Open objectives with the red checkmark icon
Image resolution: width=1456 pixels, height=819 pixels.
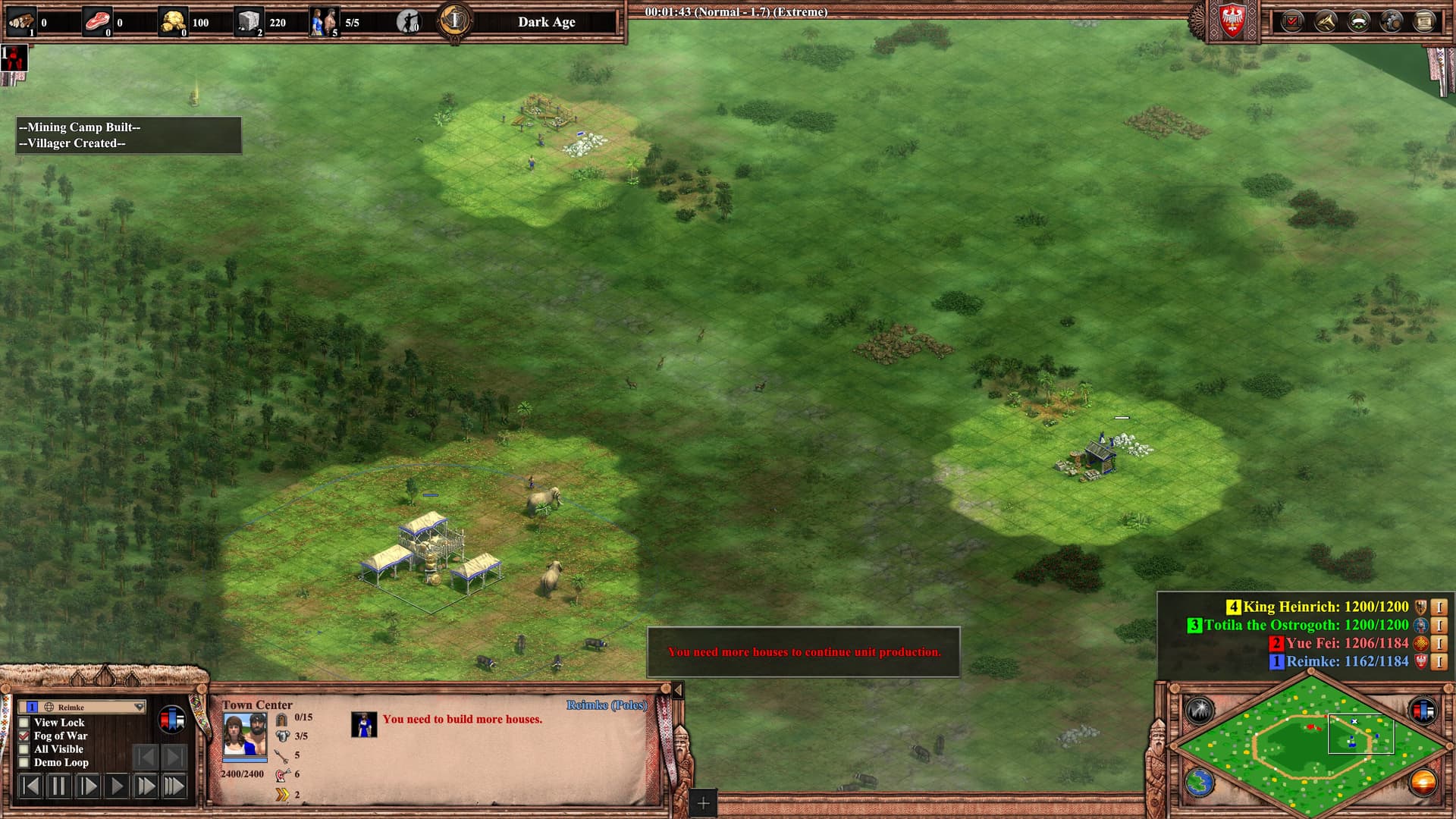click(x=1291, y=21)
